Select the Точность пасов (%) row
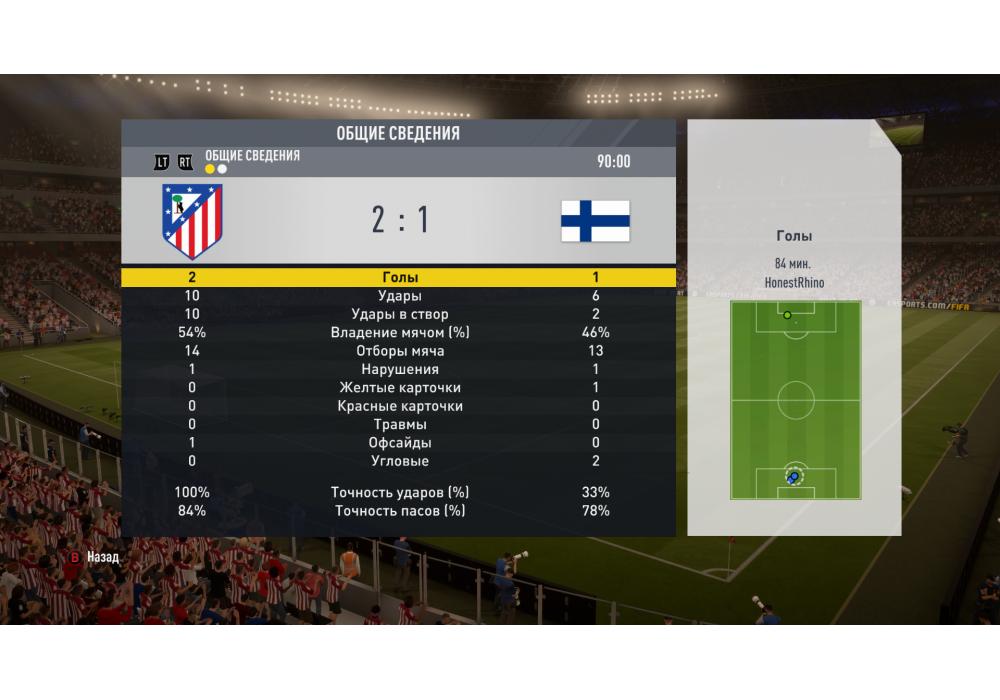Screen dimensions: 1000x700 399,511
